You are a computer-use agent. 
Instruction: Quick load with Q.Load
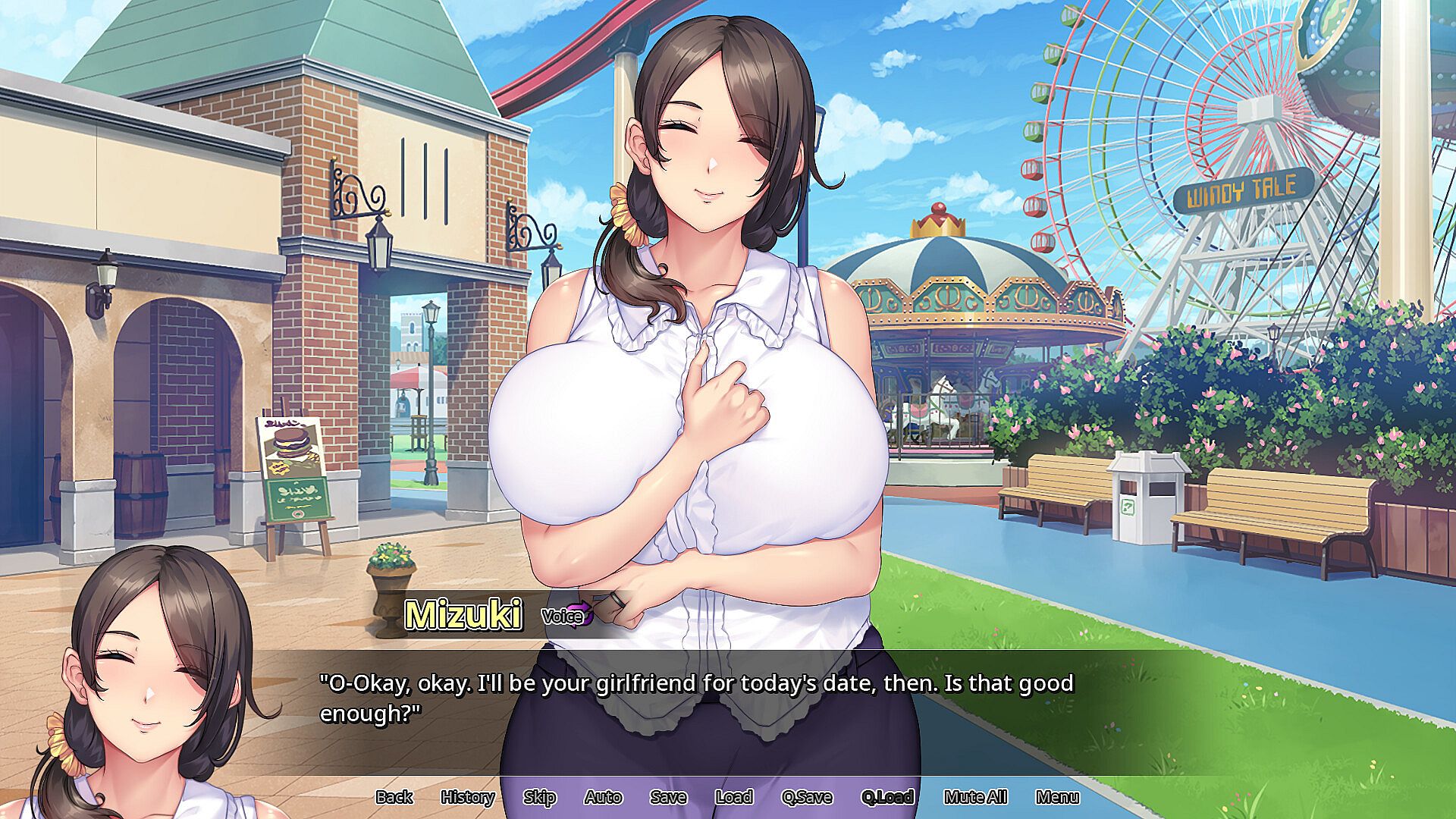pos(886,797)
